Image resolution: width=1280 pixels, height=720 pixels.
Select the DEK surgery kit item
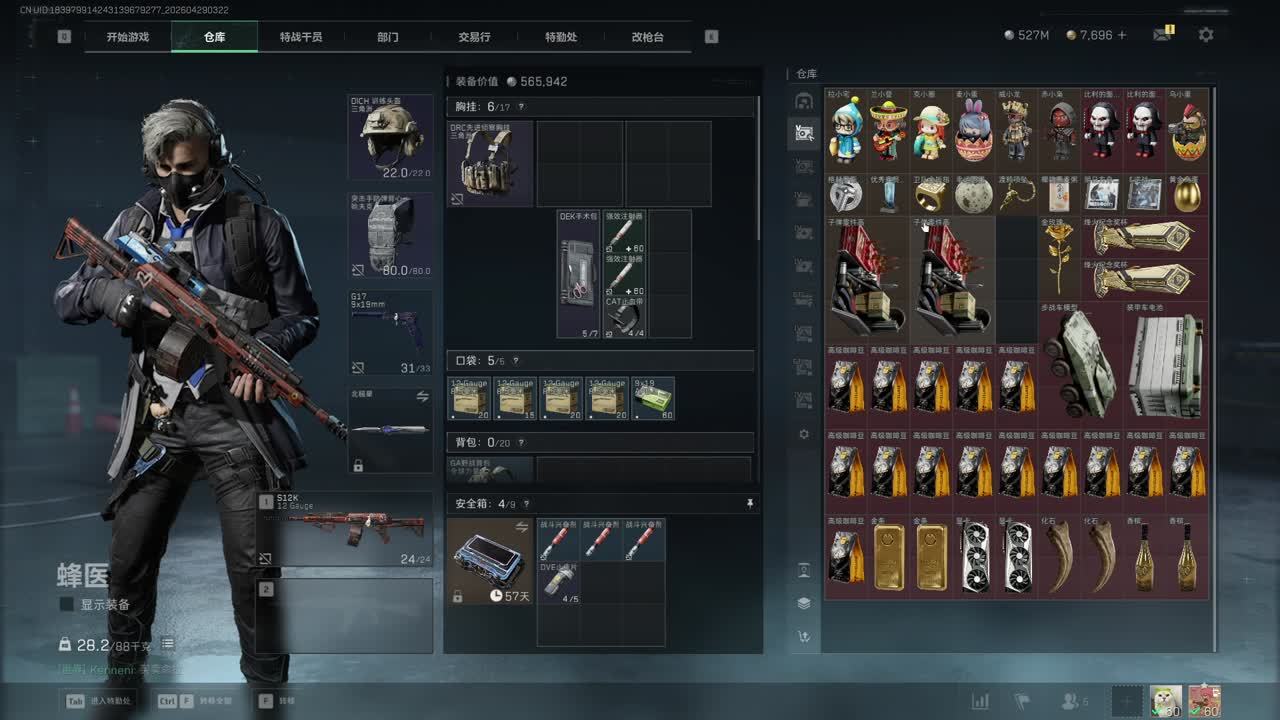578,273
